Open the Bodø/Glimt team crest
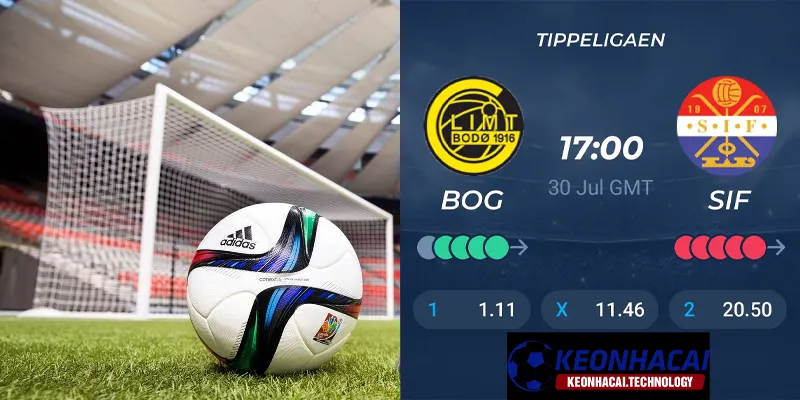800x400 pixels. pyautogui.click(x=472, y=127)
